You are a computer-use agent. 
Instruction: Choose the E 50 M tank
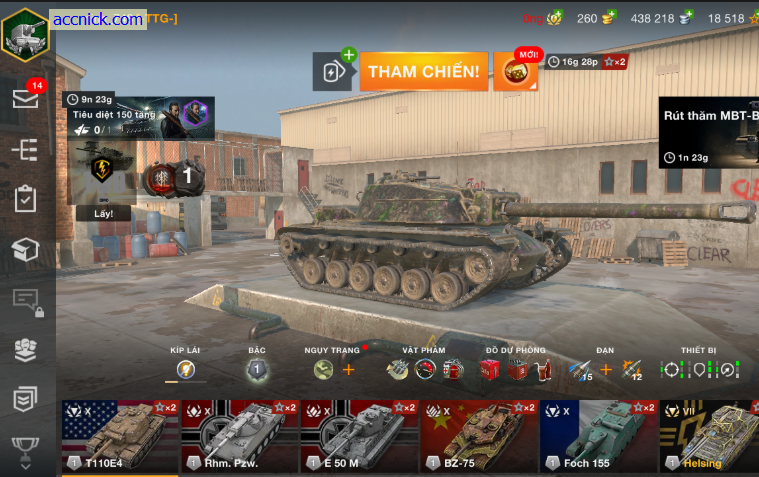point(359,437)
